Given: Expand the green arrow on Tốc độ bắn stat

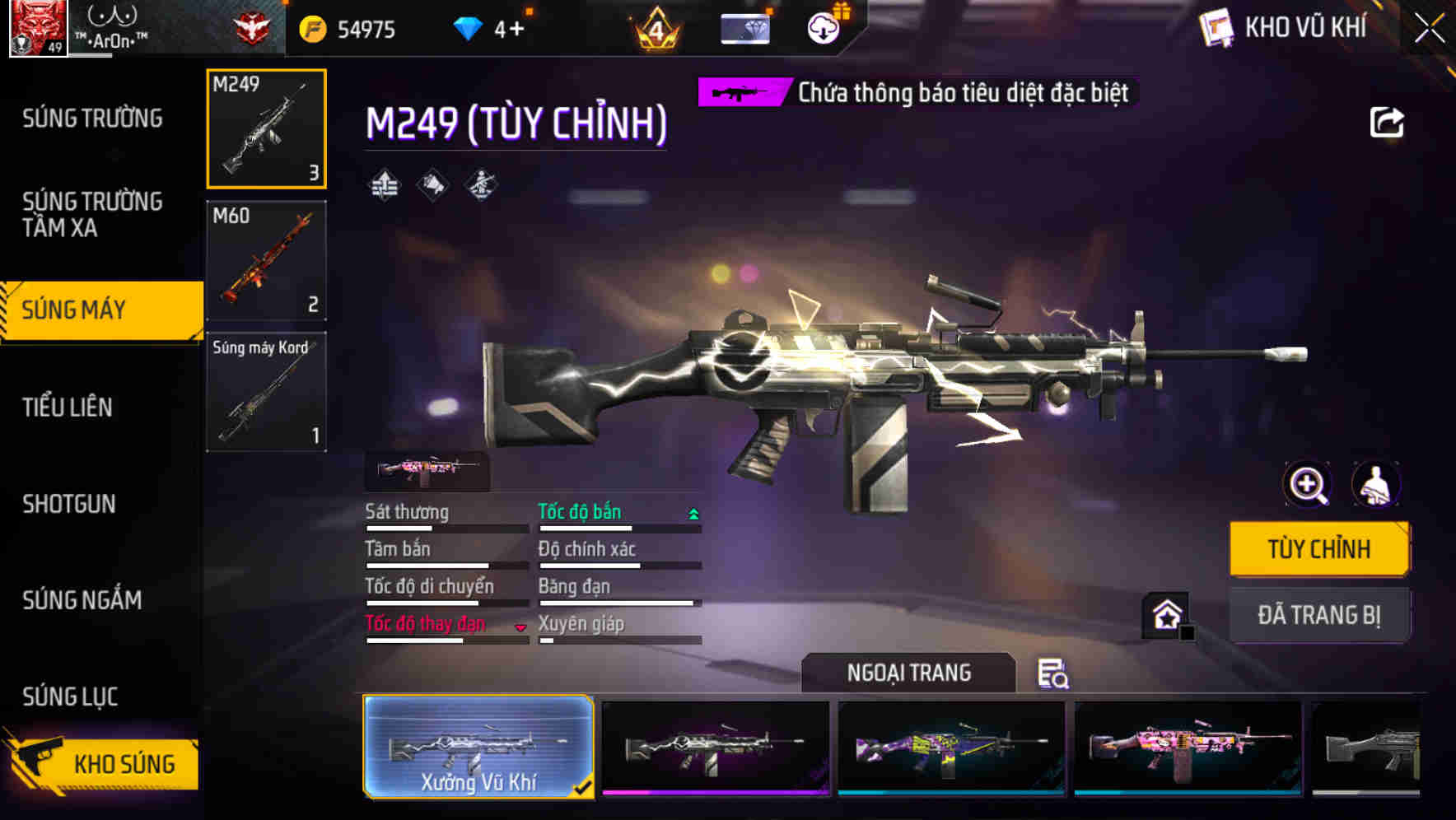Looking at the screenshot, I should click(x=693, y=513).
